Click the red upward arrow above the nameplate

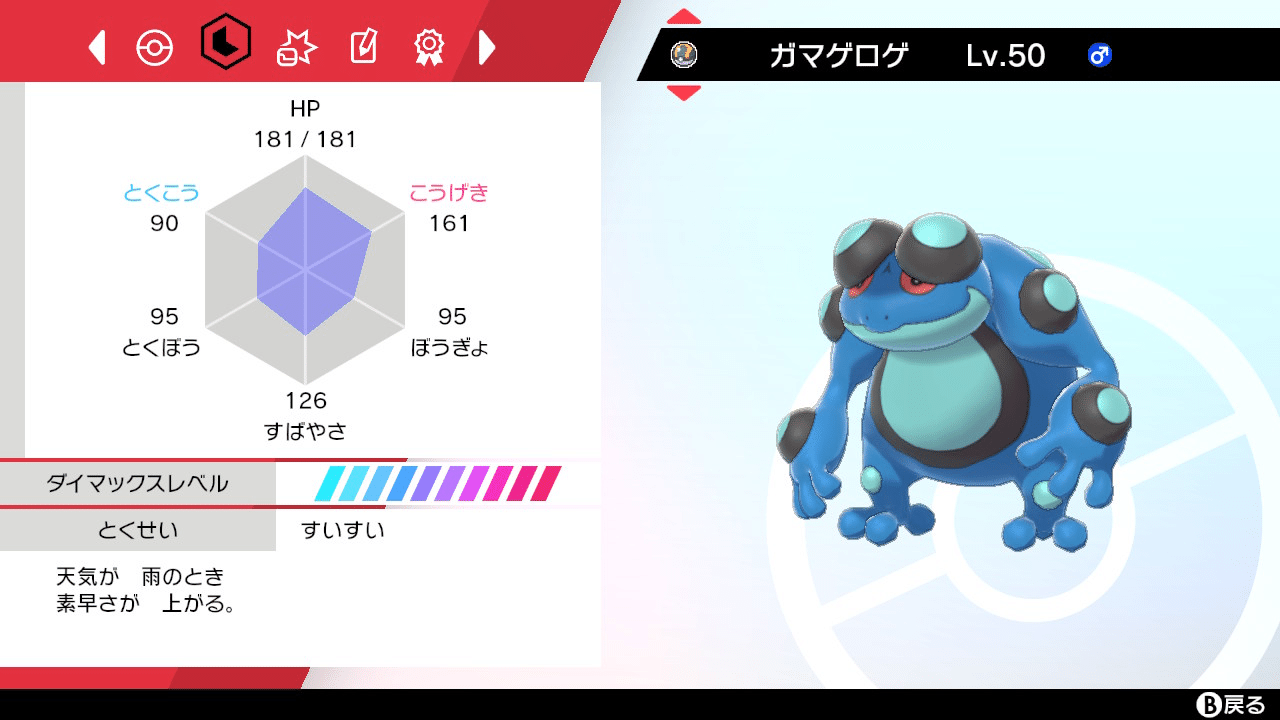click(x=683, y=15)
